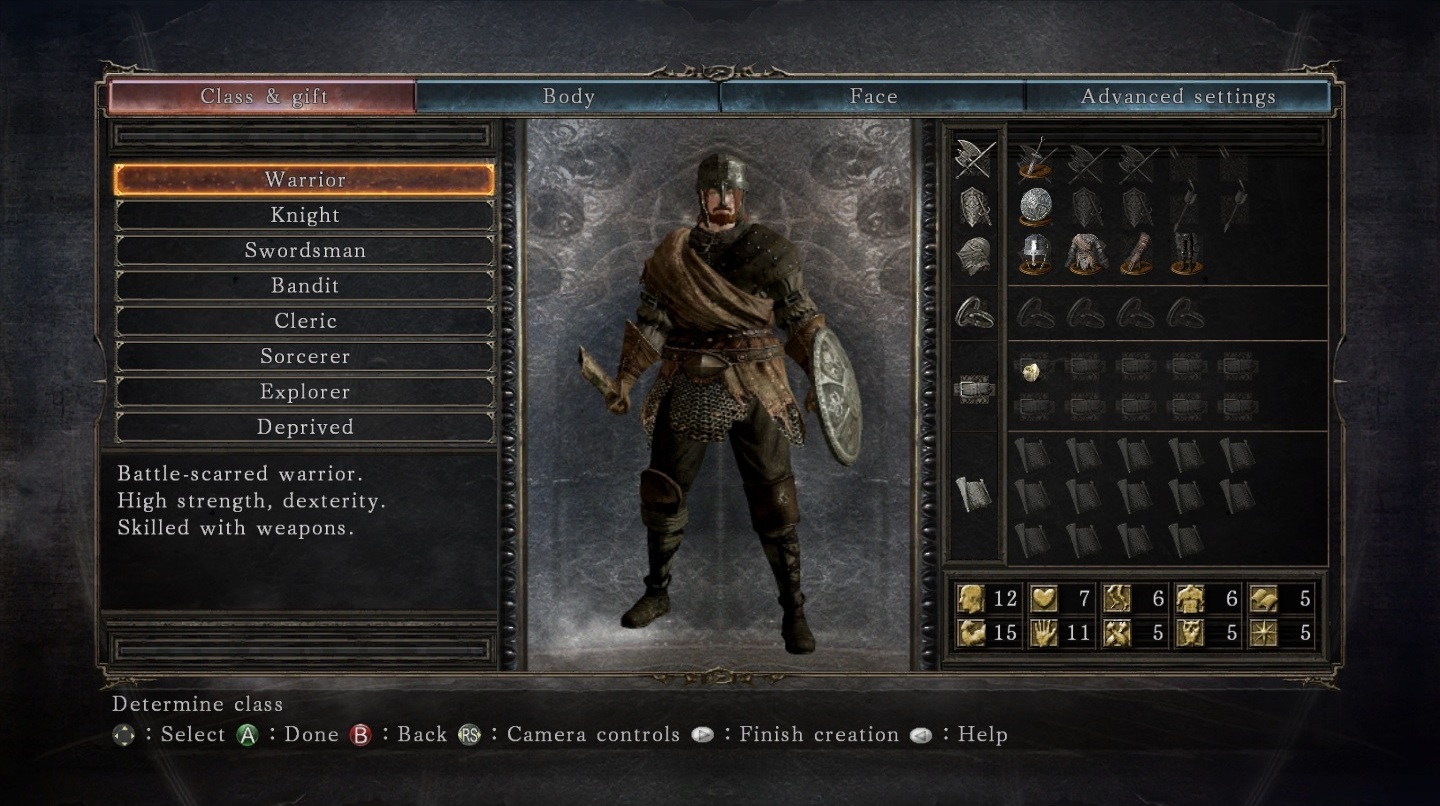Pick the Swordsman class

[x=305, y=250]
